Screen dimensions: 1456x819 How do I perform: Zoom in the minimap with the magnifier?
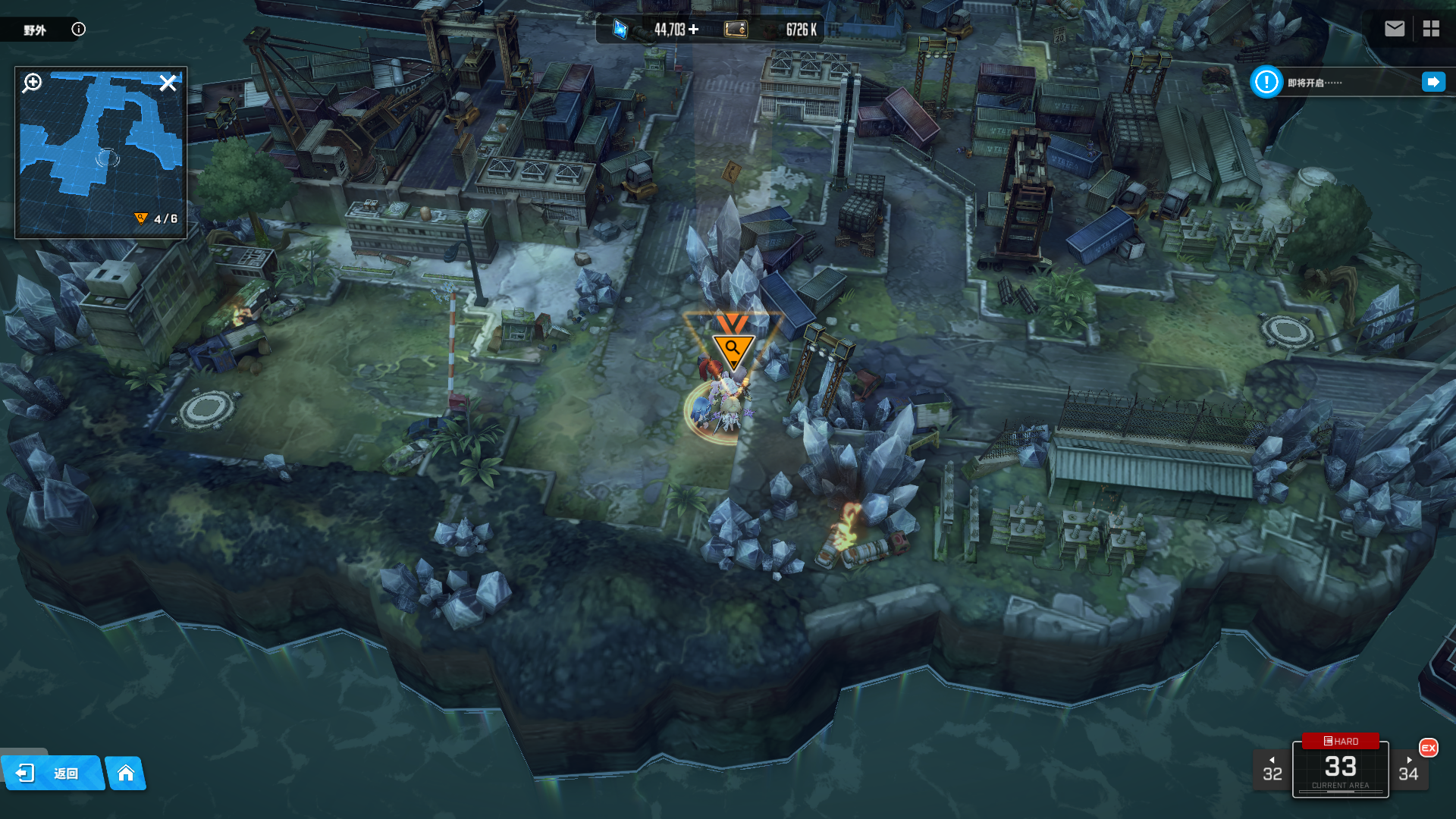[x=32, y=83]
